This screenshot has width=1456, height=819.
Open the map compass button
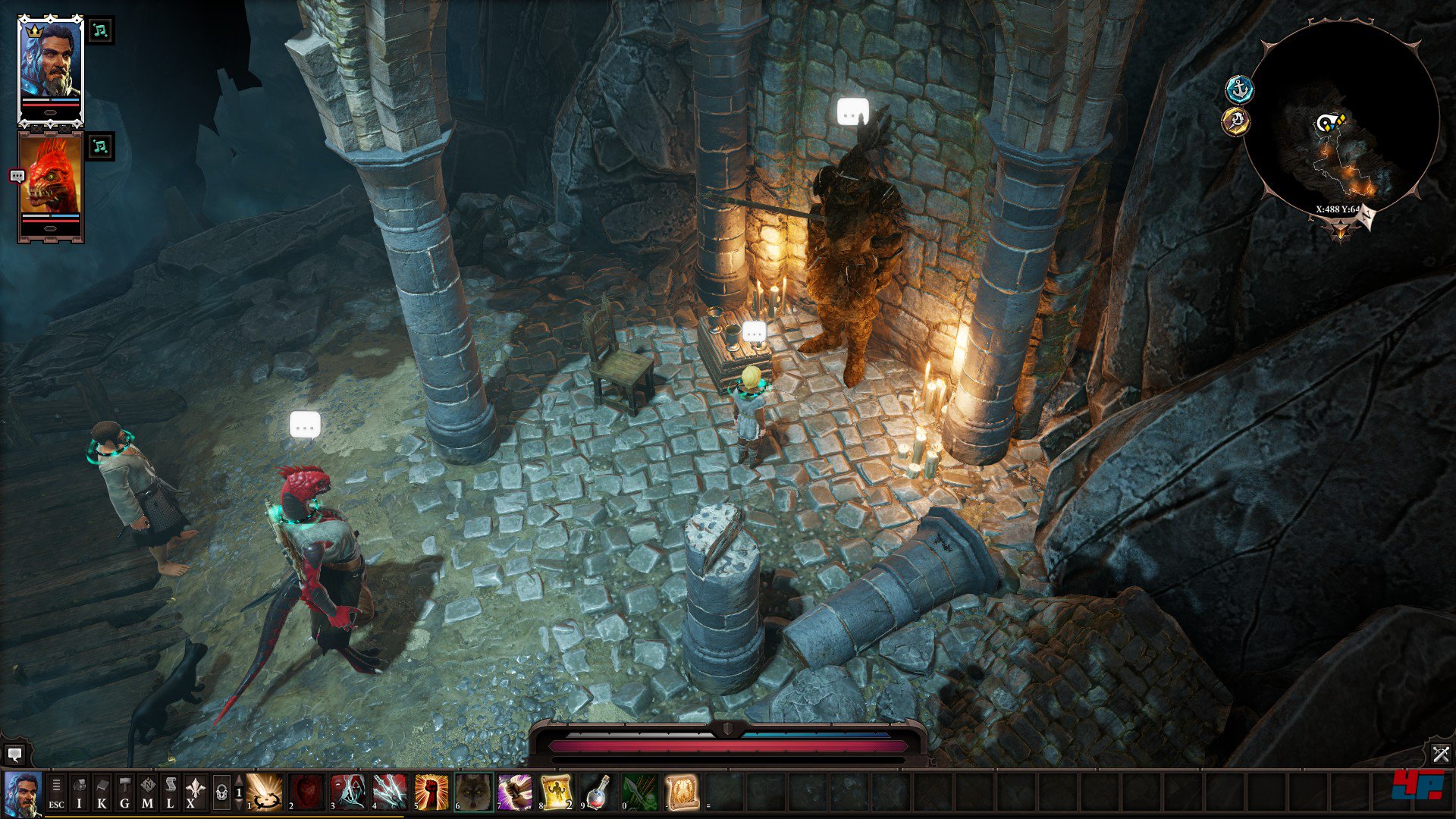pyautogui.click(x=147, y=793)
